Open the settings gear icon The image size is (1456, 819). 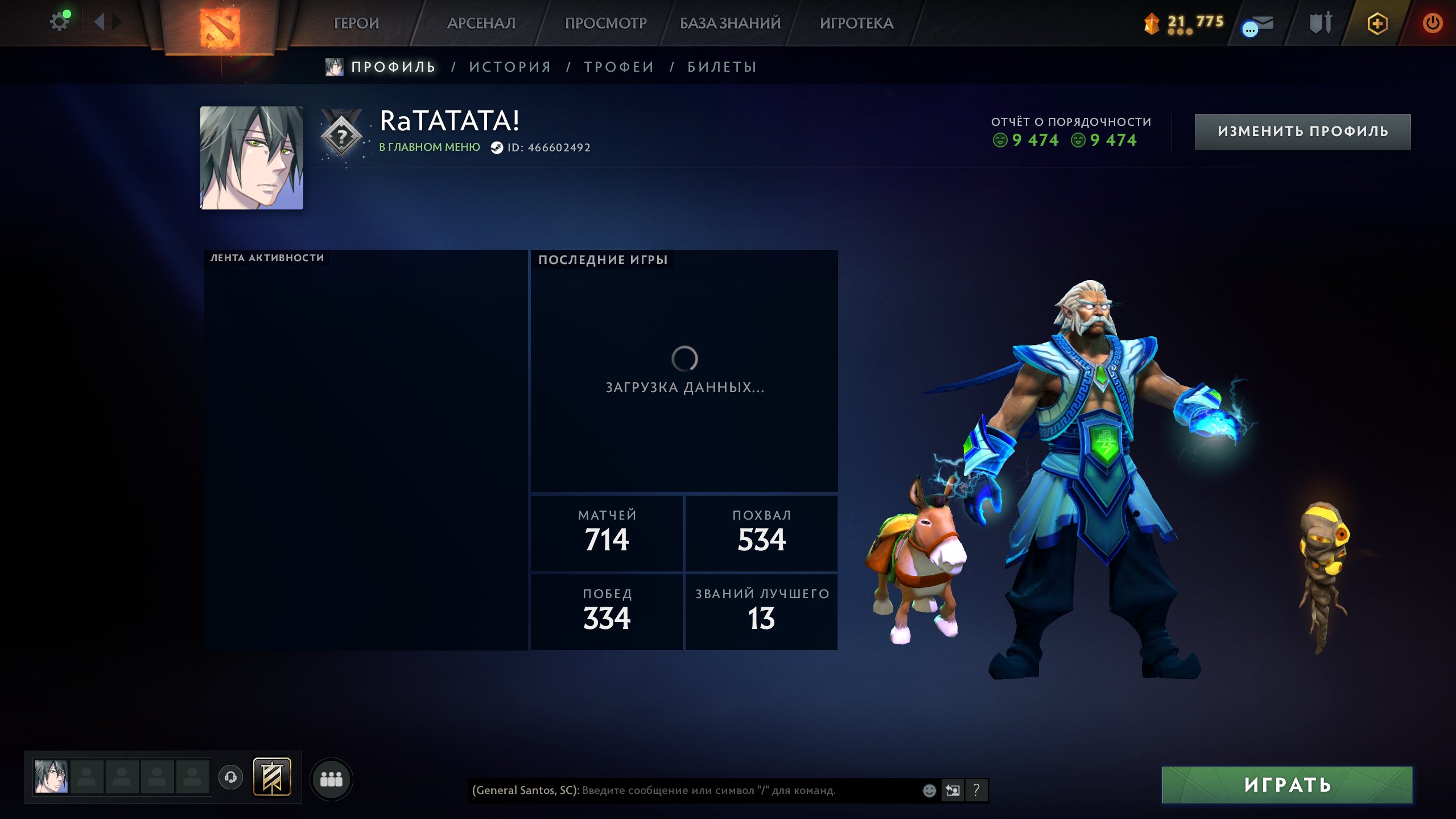point(59,23)
